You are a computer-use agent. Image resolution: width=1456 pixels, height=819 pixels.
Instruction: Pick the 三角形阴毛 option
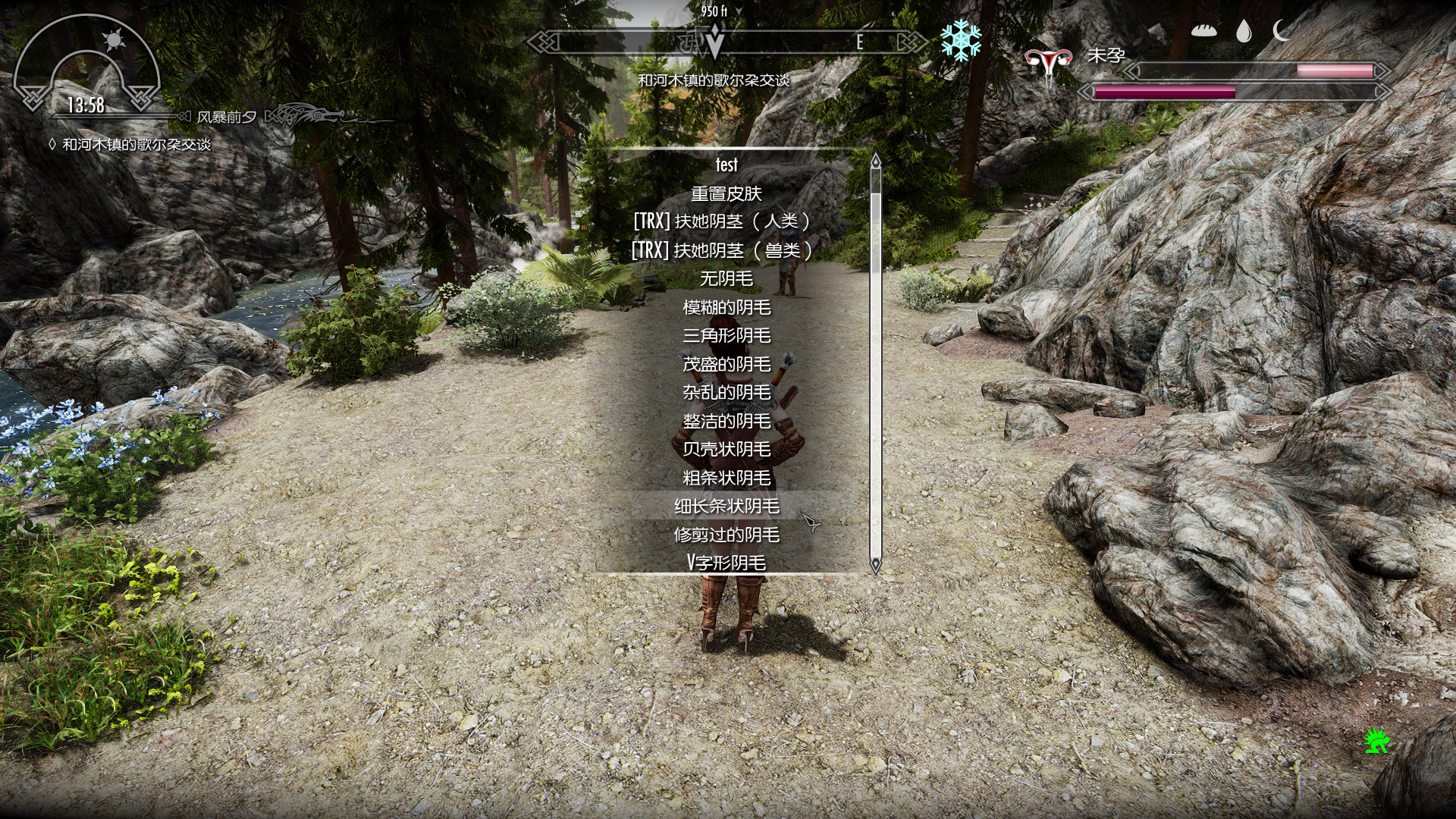coord(726,335)
